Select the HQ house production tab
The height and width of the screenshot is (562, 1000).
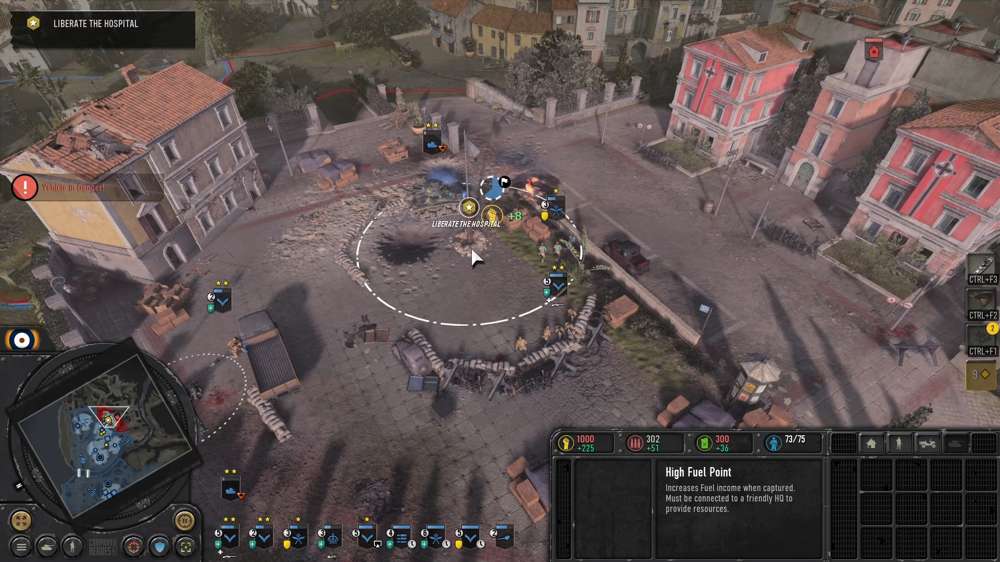click(x=871, y=443)
